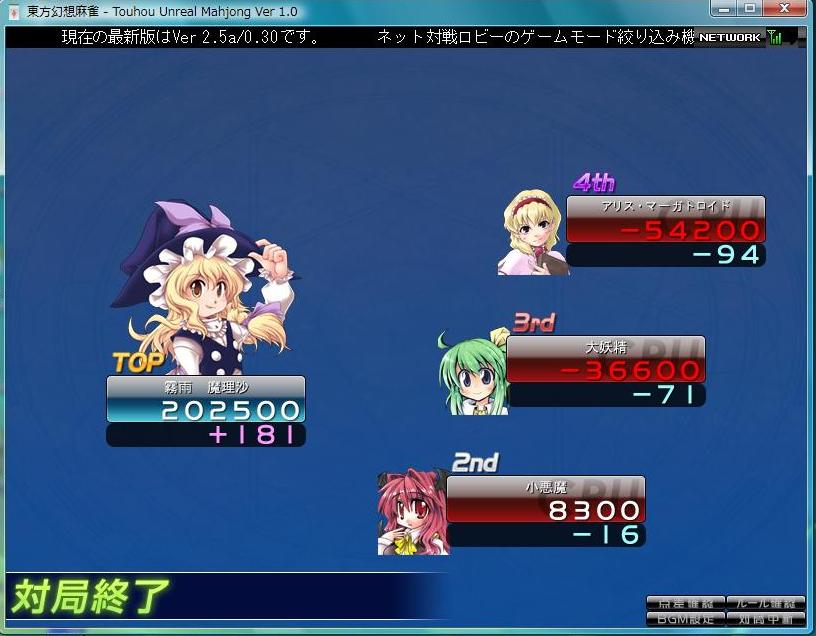This screenshot has width=816, height=636.
Task: Open the 点差確認 point difference button
Action: [x=685, y=603]
